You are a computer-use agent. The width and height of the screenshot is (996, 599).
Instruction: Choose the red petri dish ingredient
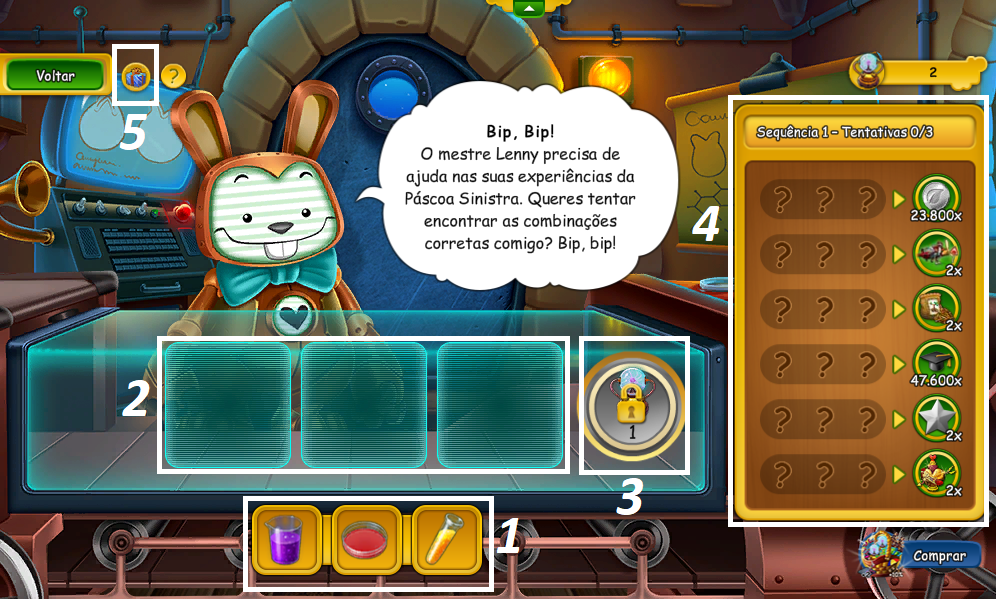pyautogui.click(x=367, y=540)
